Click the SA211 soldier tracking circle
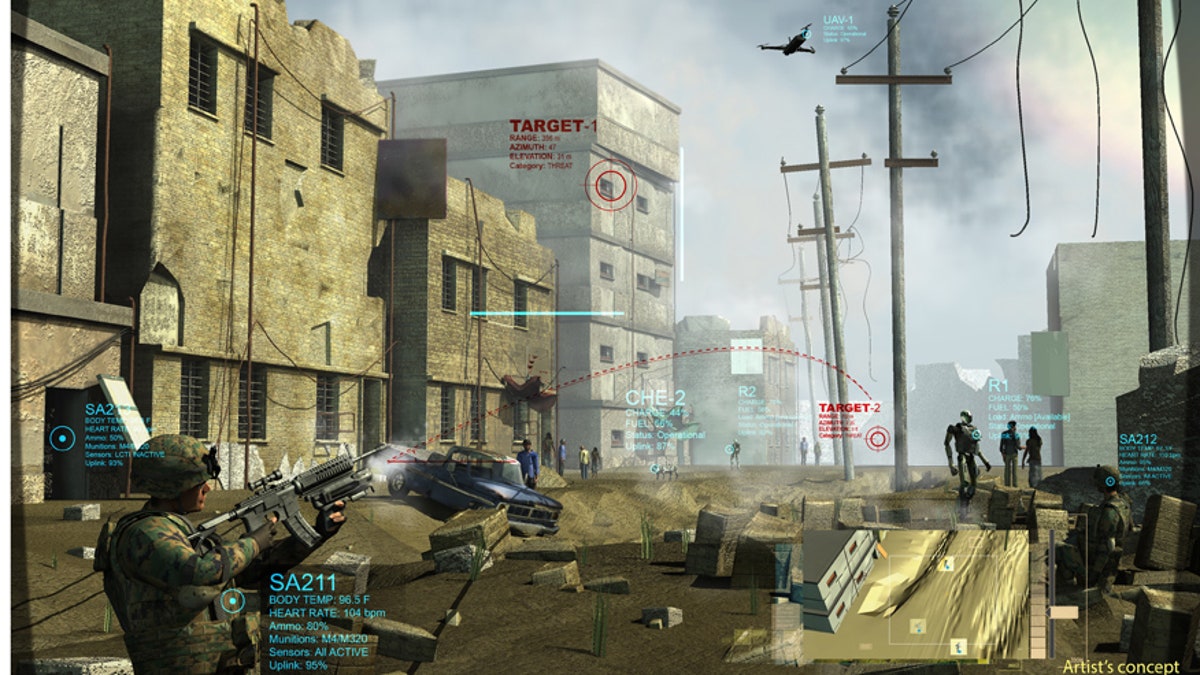 point(232,601)
